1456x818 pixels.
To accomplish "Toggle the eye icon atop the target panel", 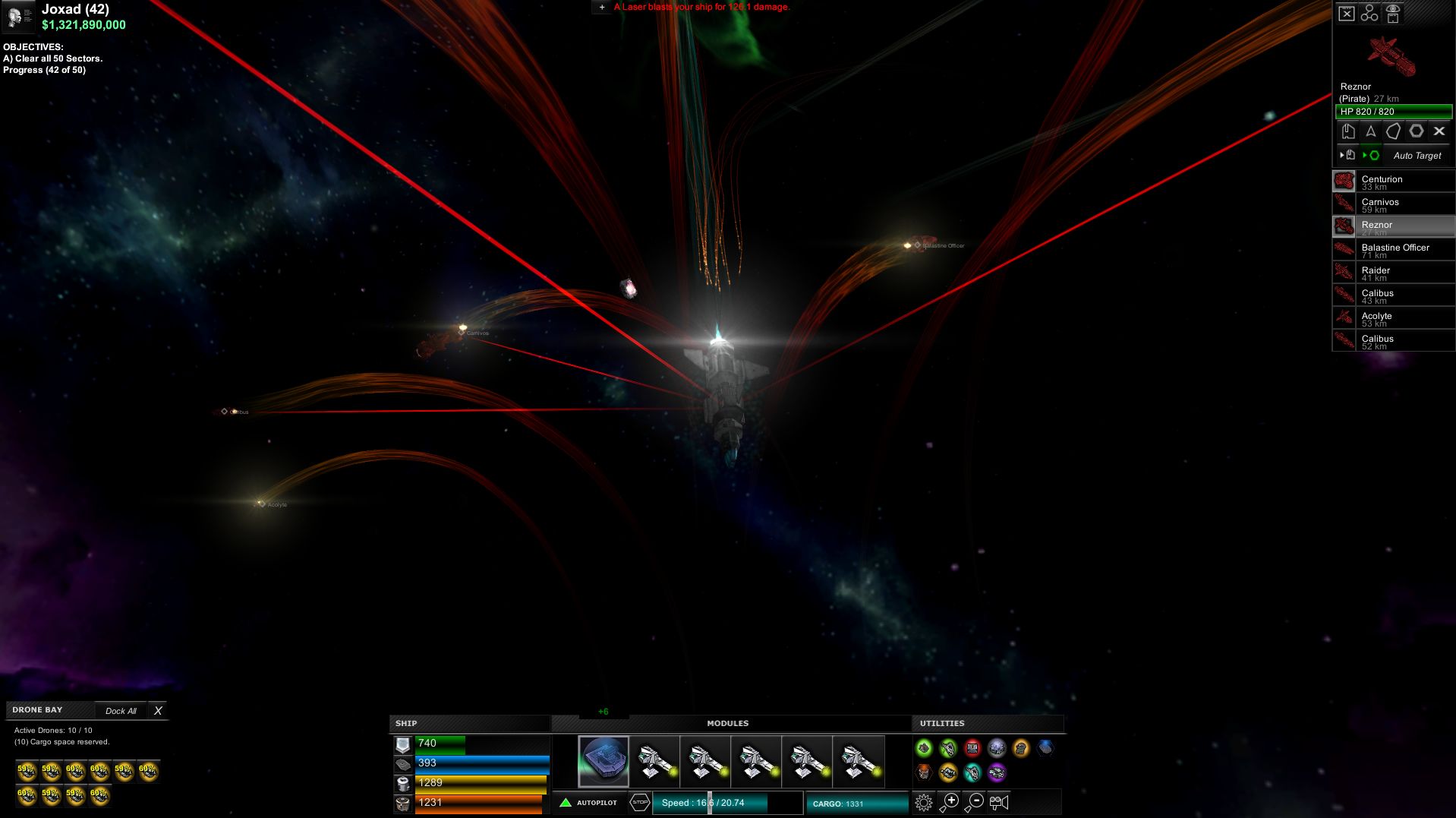I will [1392, 11].
